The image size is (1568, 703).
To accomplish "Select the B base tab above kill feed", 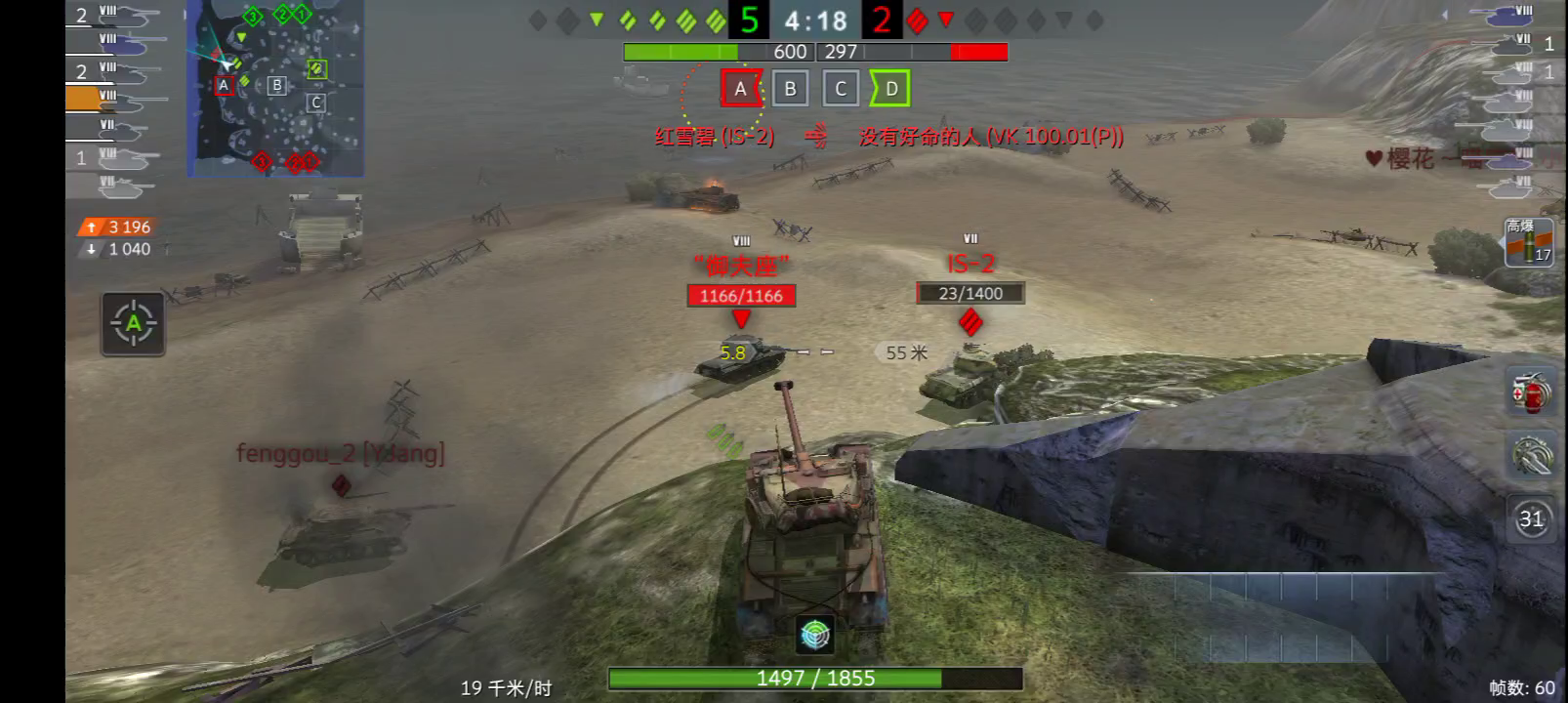I will point(790,88).
